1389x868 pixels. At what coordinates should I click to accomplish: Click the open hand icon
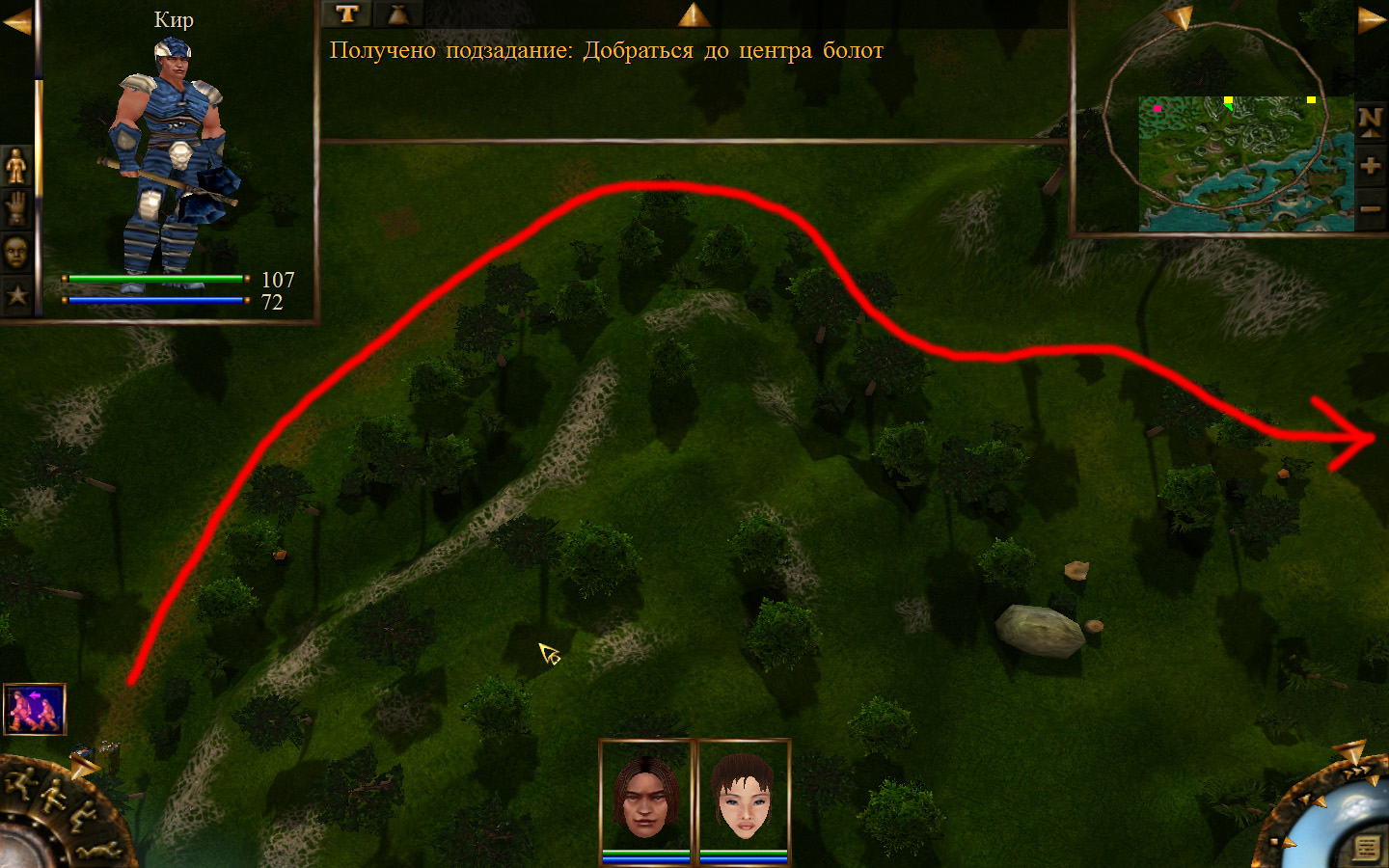click(16, 209)
